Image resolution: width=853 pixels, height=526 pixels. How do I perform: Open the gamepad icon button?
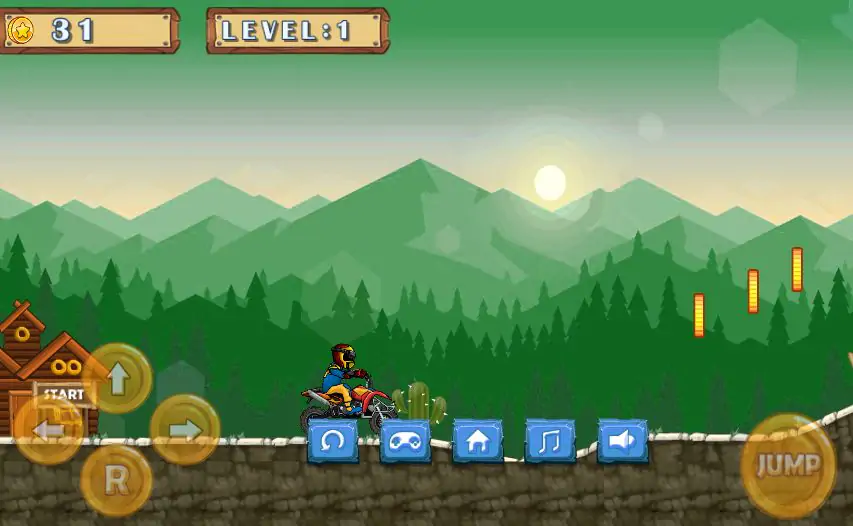(405, 441)
